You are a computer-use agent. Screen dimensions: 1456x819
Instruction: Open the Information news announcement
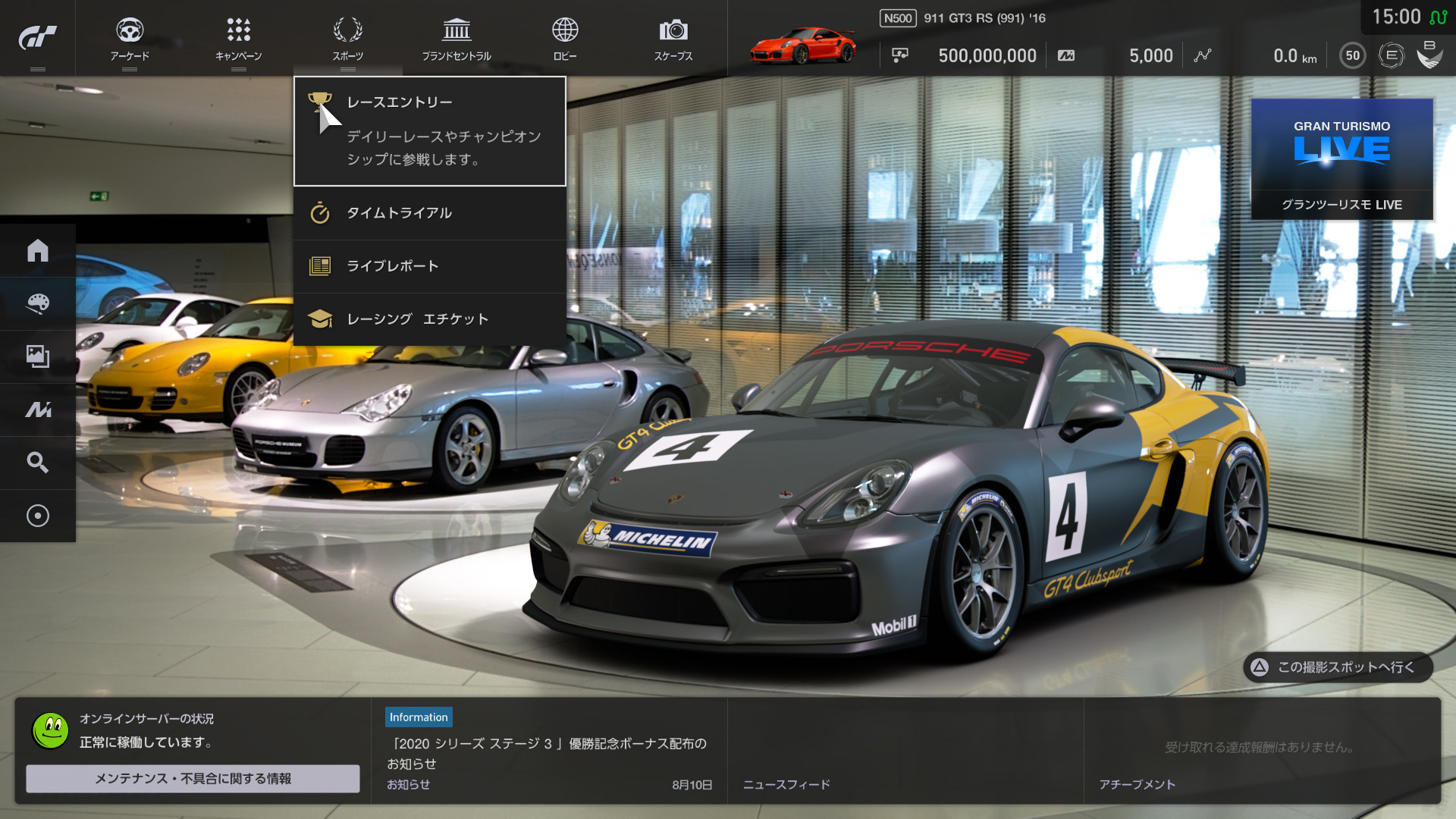pos(549,752)
